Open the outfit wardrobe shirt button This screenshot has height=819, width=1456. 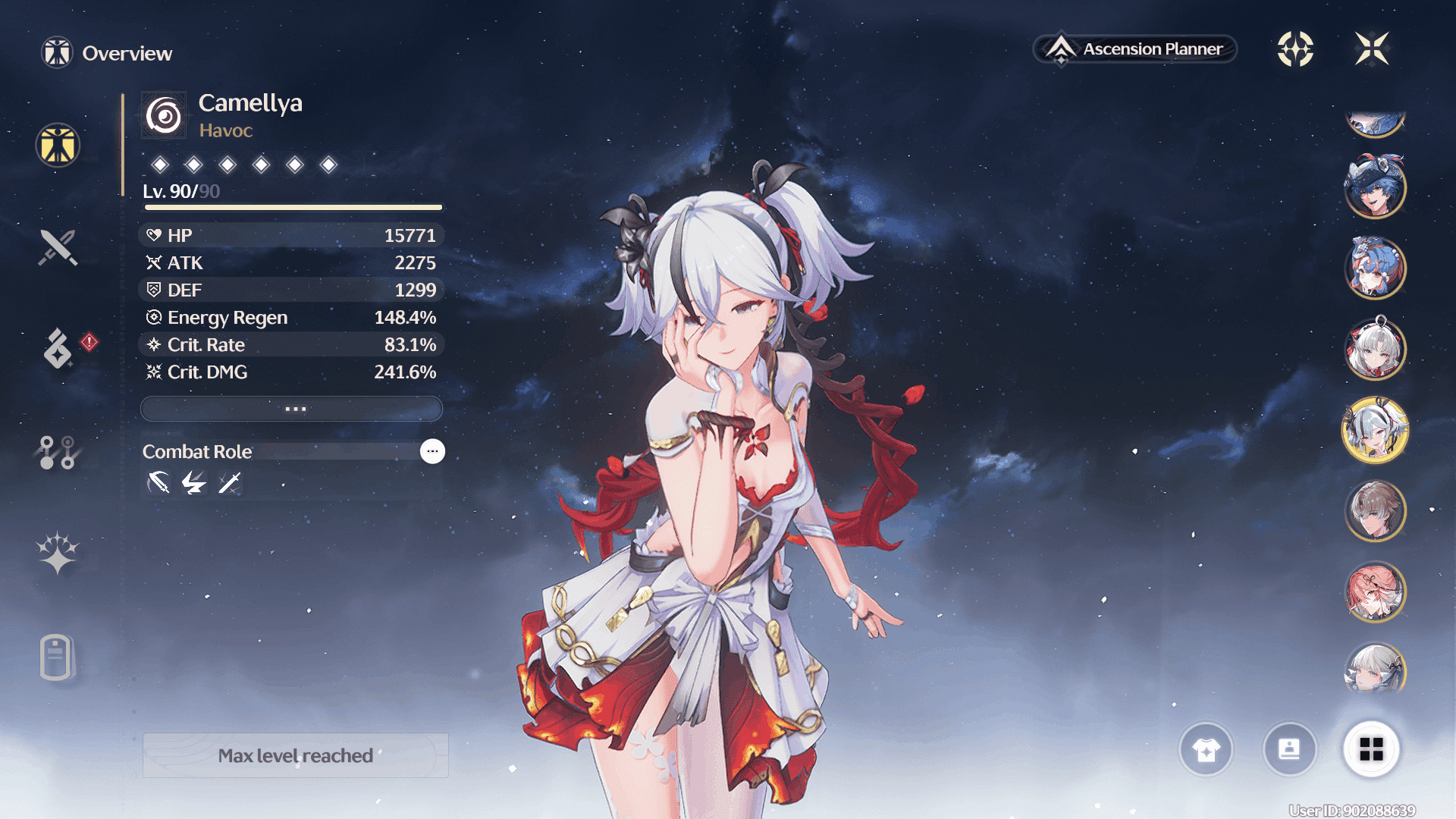[x=1206, y=750]
